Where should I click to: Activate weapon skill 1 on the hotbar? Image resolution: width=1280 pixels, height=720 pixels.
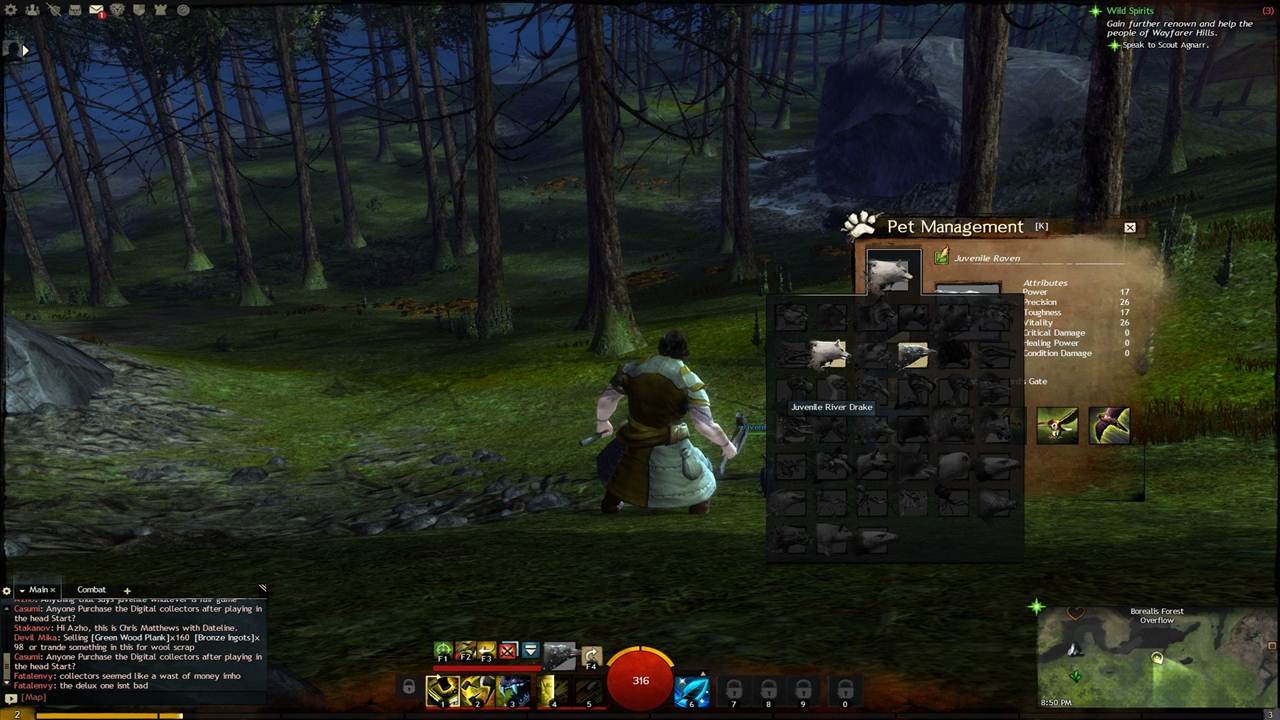pyautogui.click(x=442, y=691)
